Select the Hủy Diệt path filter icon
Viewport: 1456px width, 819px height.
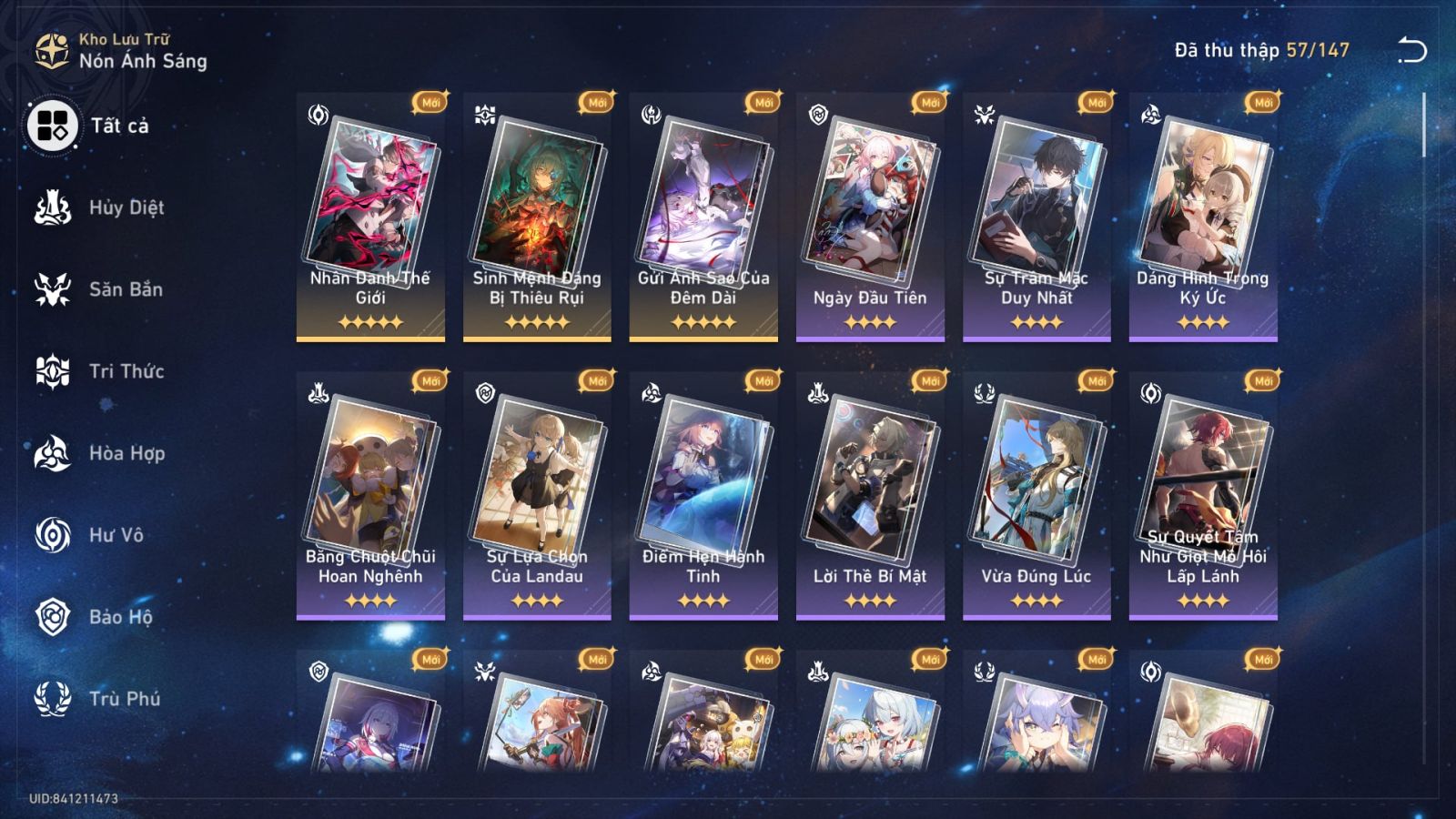(53, 207)
